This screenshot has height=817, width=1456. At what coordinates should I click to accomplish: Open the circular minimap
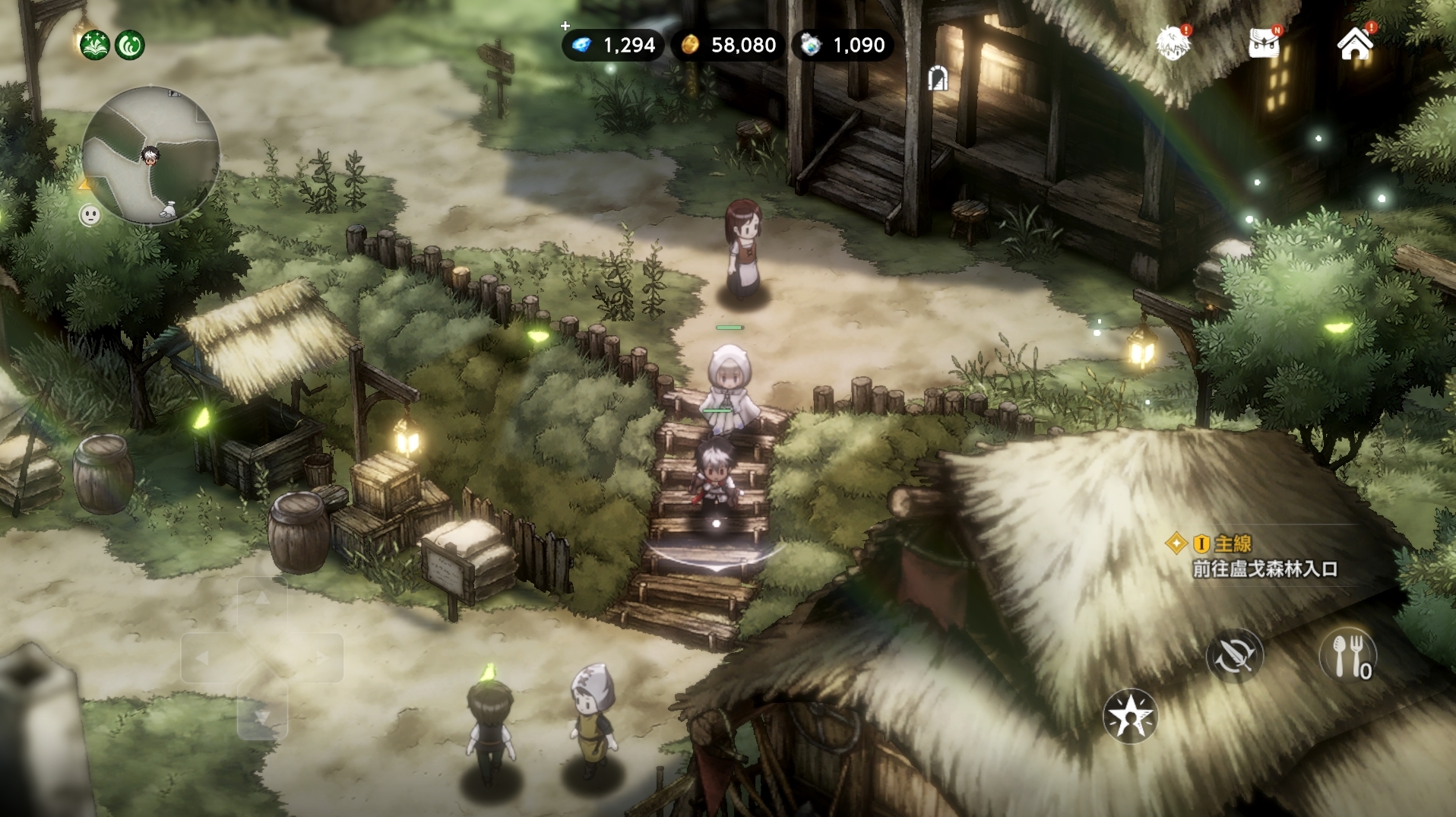150,155
